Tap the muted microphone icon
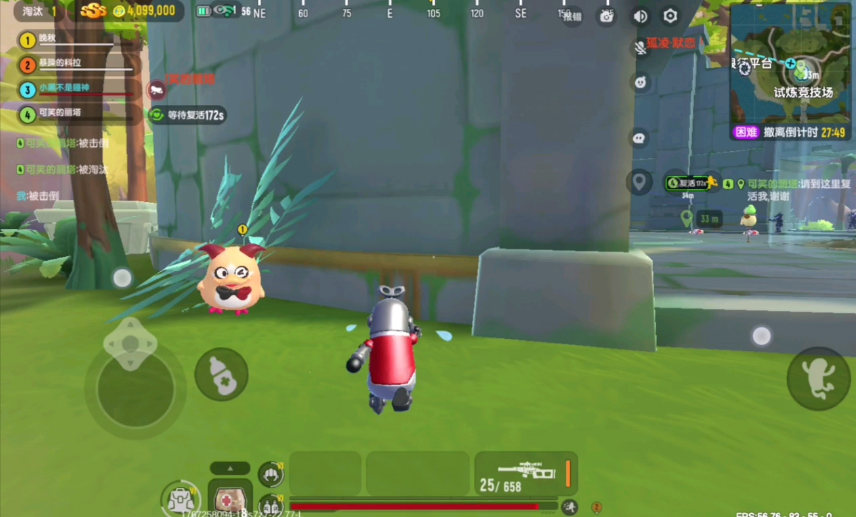This screenshot has width=856, height=517. 640,46
